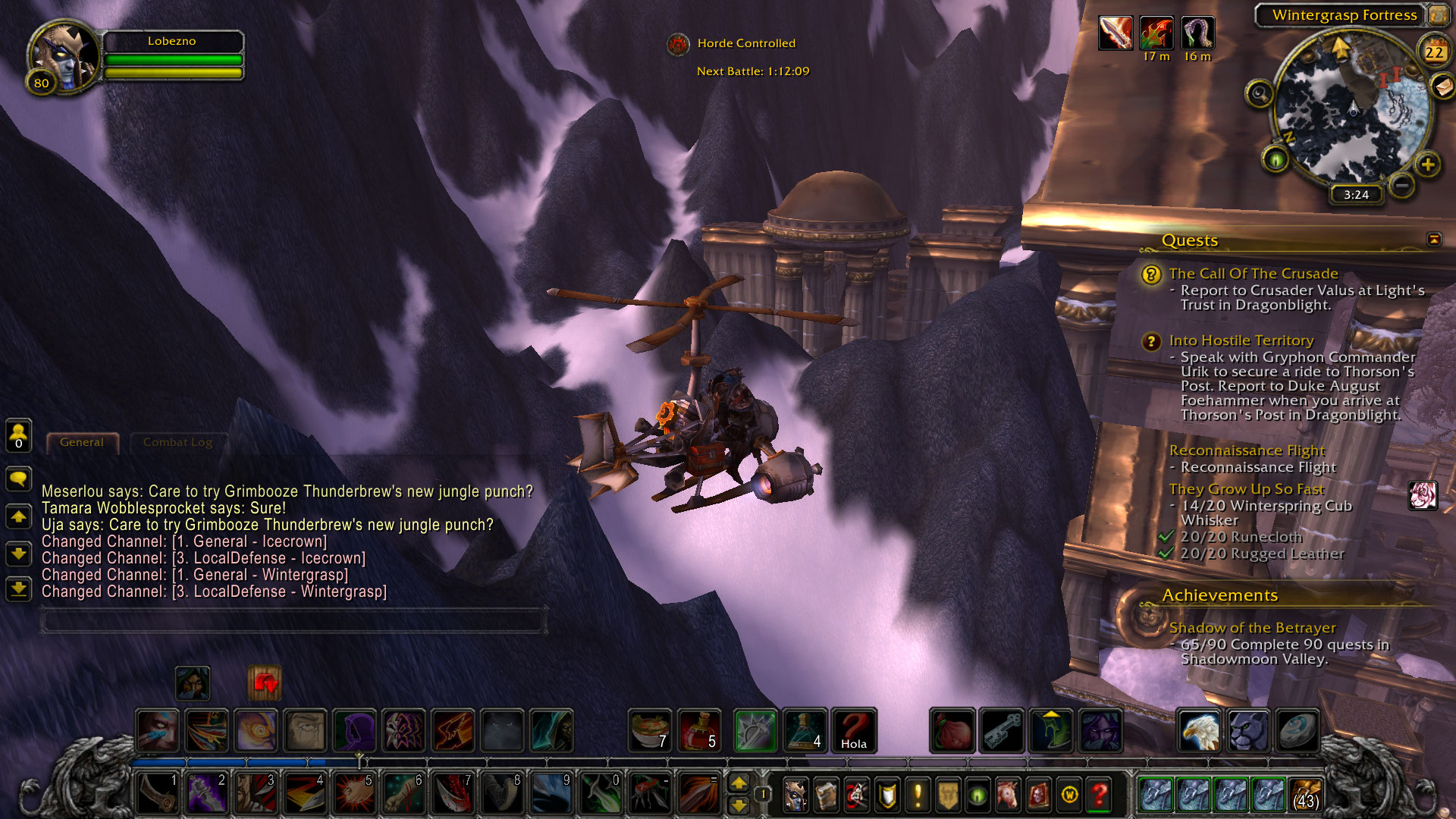Click Shadow of the Betrayer achievement
The width and height of the screenshot is (1456, 819).
(1252, 628)
